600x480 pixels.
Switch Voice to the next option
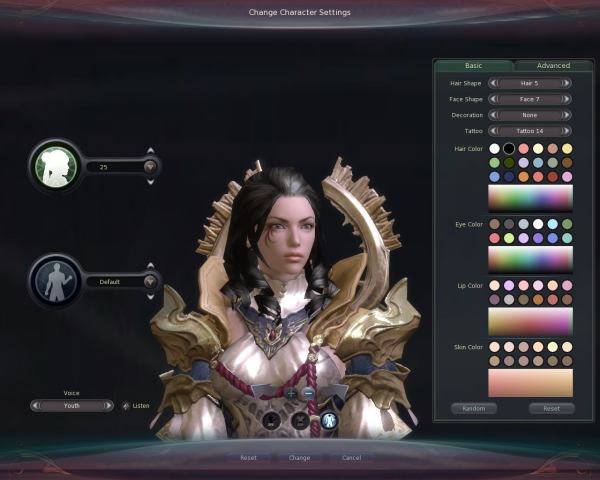(109, 406)
